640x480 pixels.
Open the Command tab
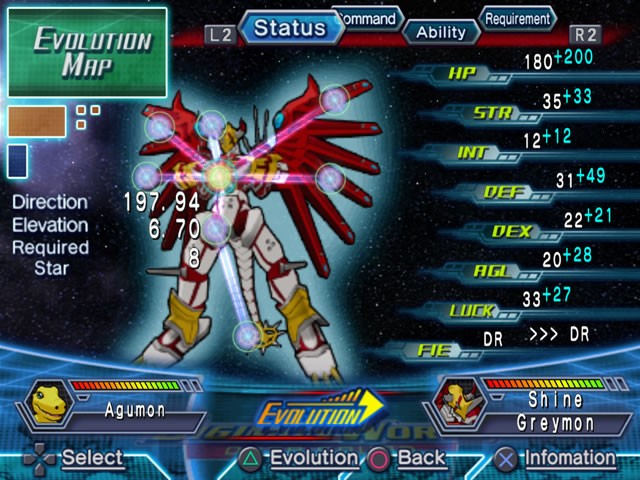(368, 18)
